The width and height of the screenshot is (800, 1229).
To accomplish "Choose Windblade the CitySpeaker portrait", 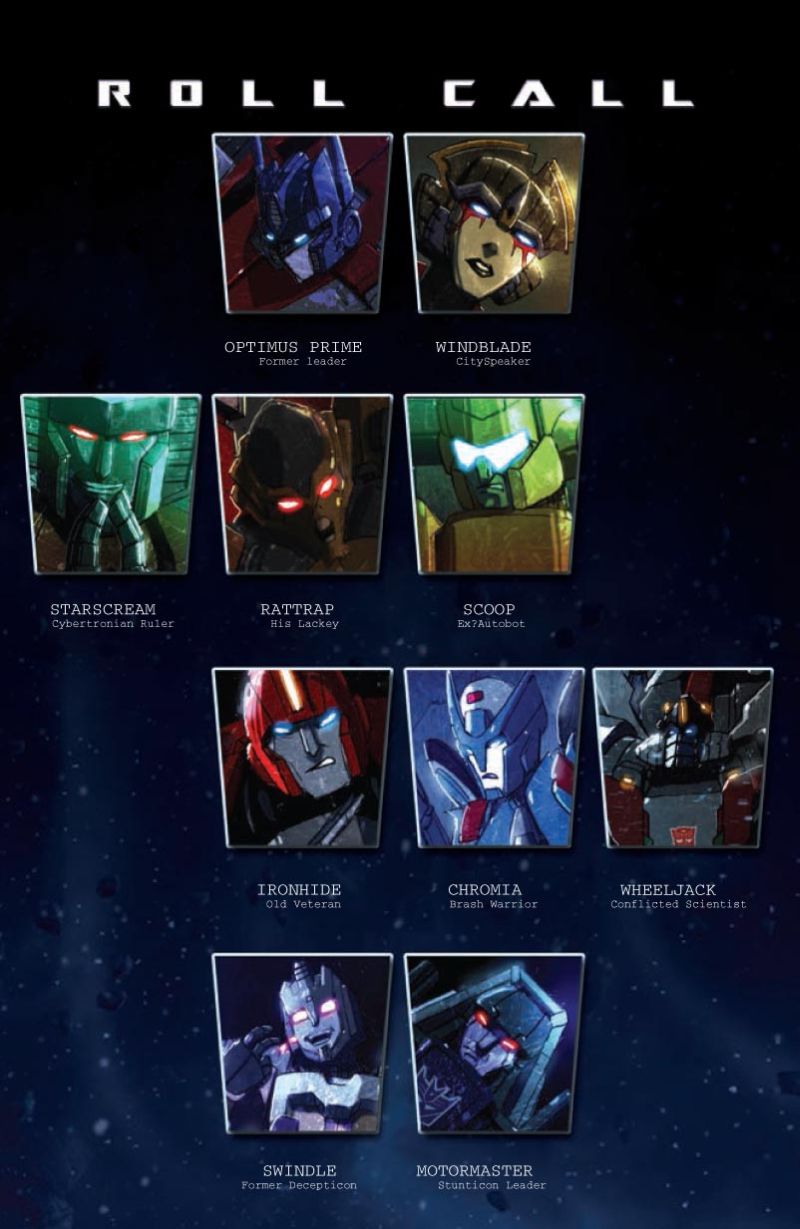I will 494,224.
